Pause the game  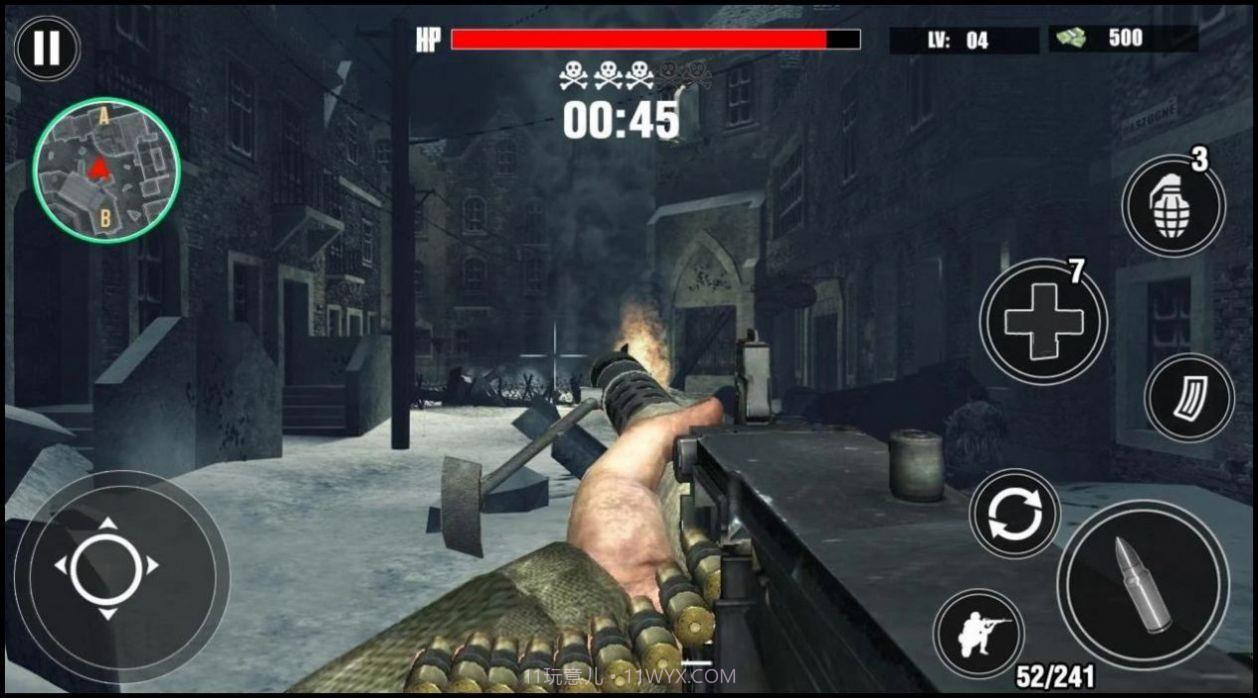tap(47, 48)
